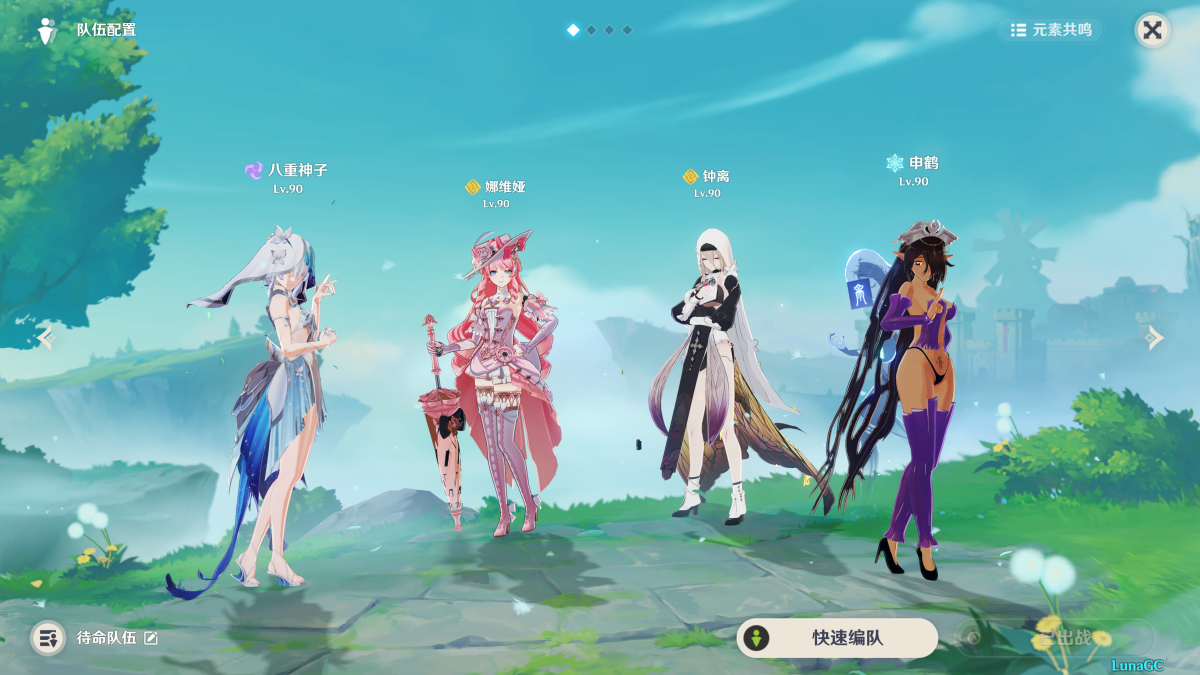
Task: Close the party setup screen
Action: pos(1152,30)
